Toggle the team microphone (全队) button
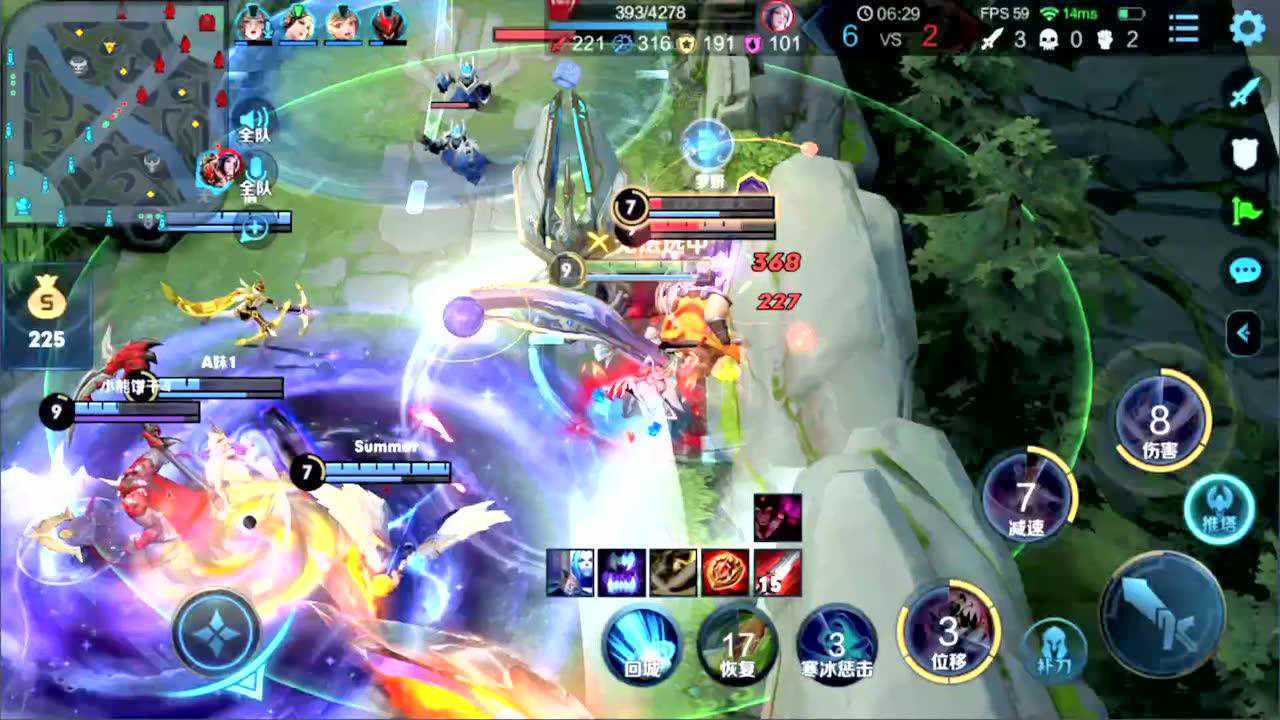This screenshot has width=1280, height=720. (x=256, y=172)
